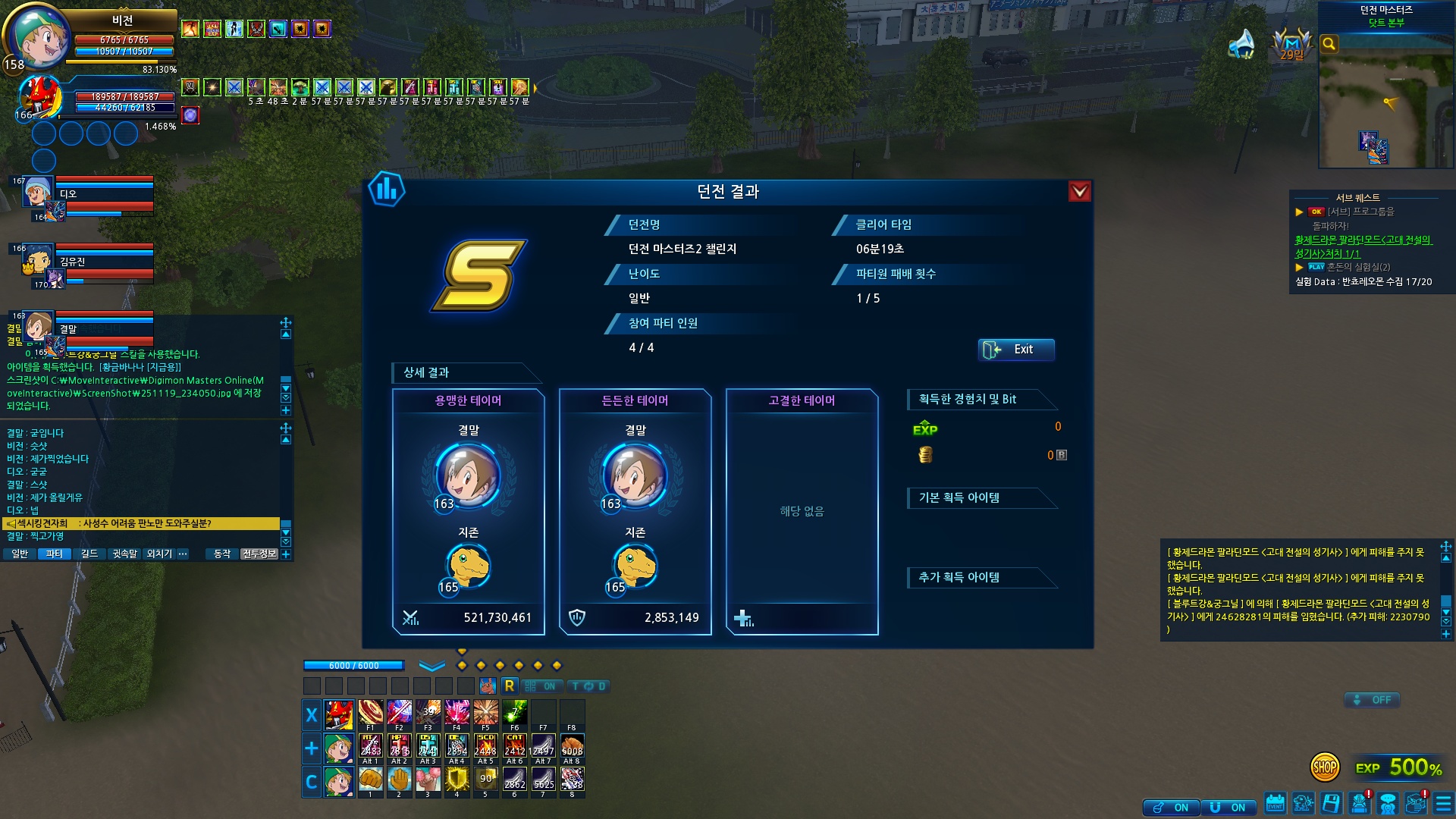Open the EVENT calendar icon
Screen dimensions: 1456x819
pos(1275,803)
